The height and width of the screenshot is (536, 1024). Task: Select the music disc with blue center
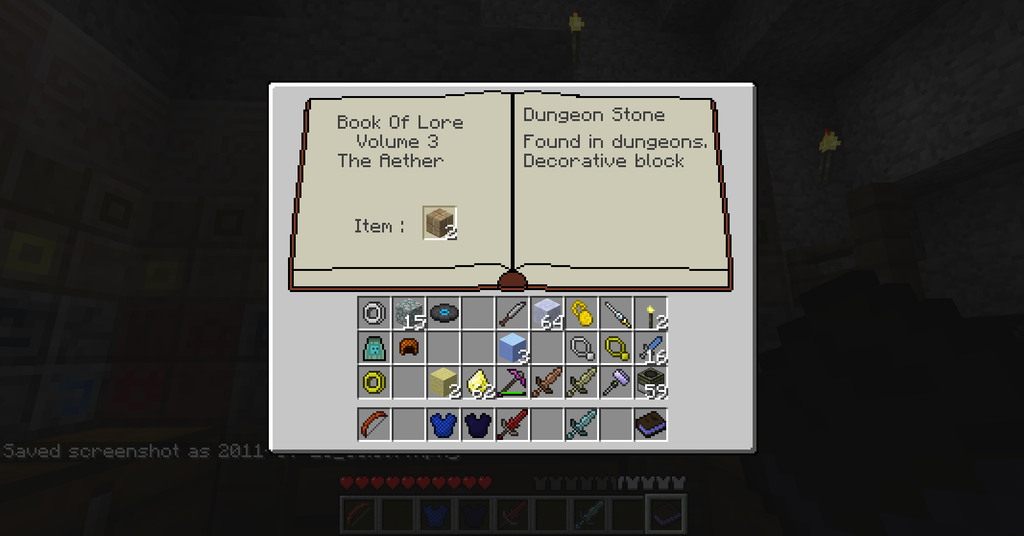[x=442, y=313]
